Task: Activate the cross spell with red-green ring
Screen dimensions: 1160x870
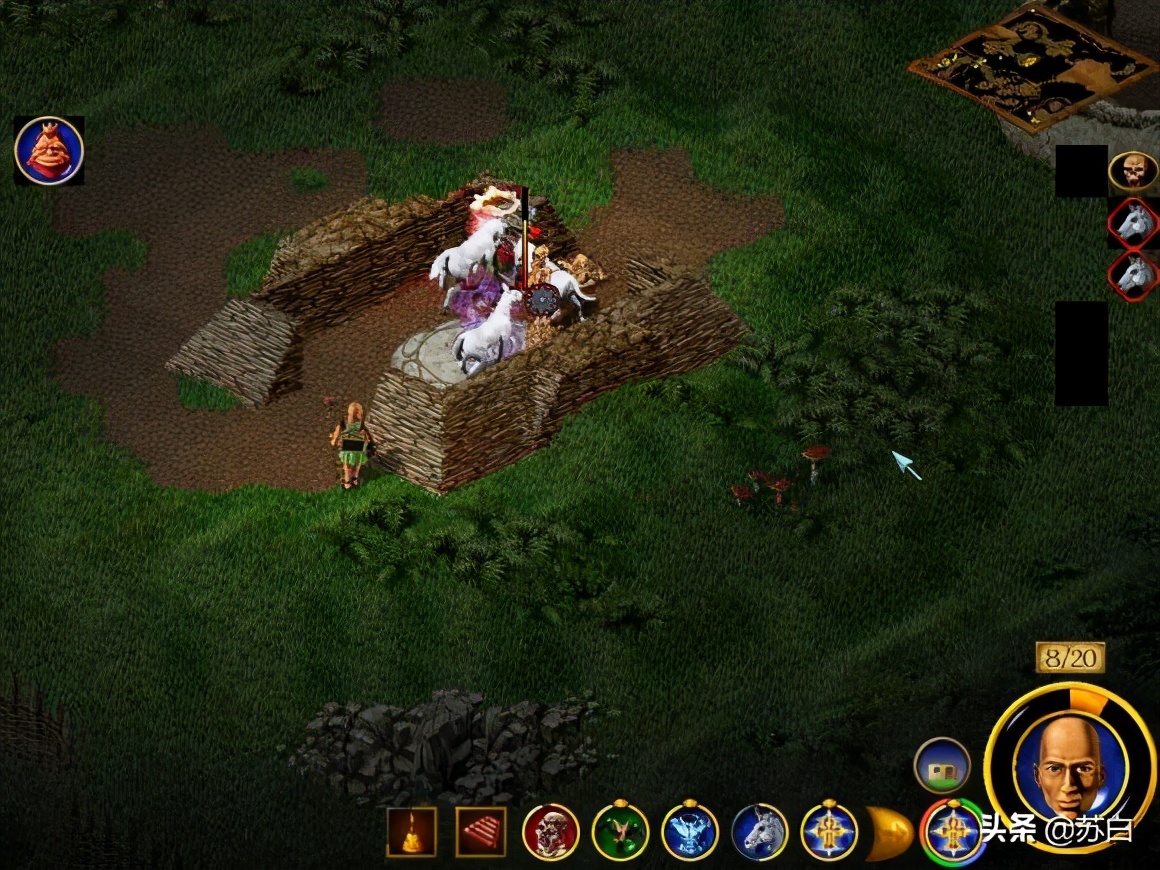Action: (951, 832)
